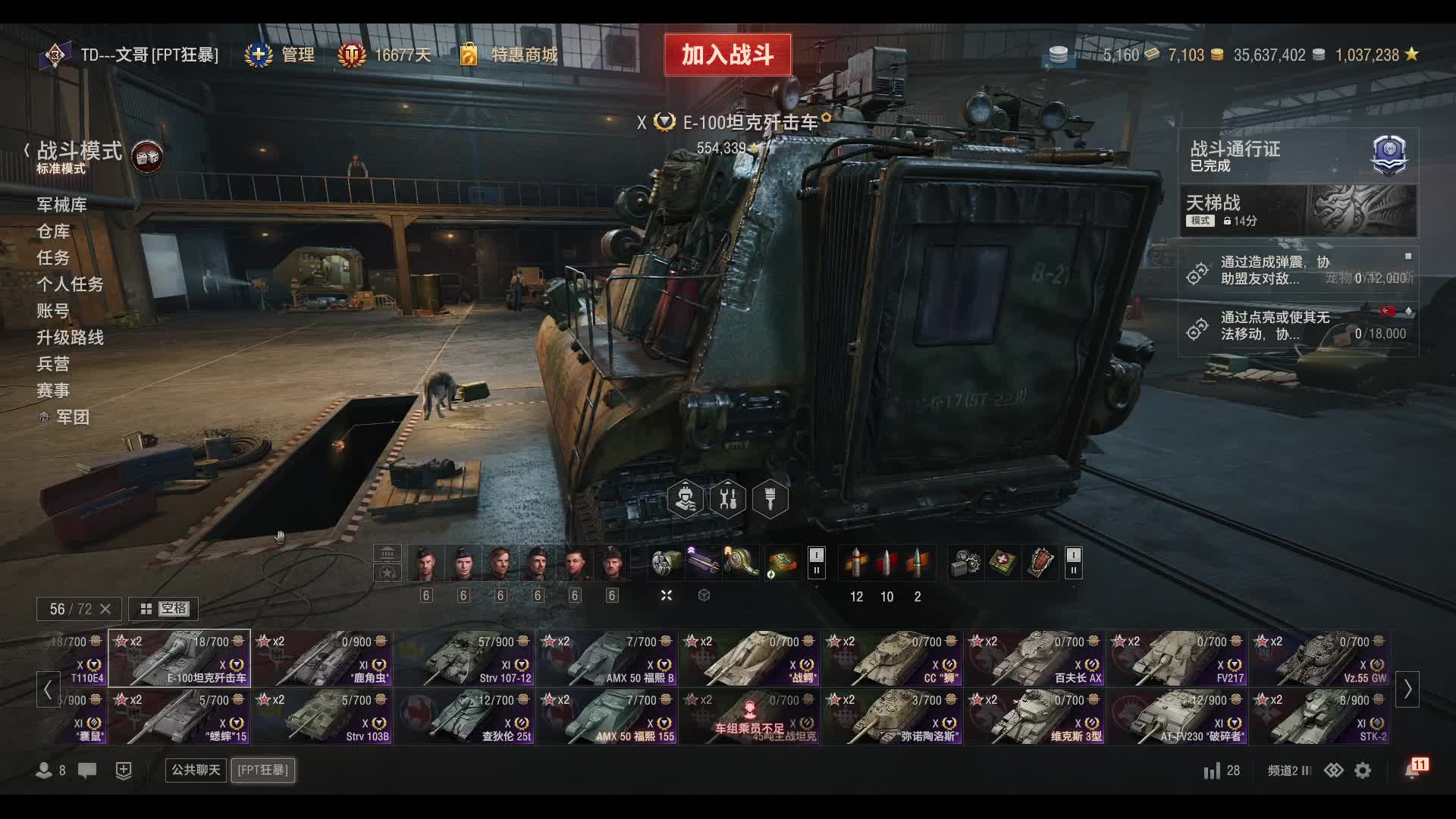Open 升级路线 tech tree
The image size is (1456, 819).
tap(70, 337)
